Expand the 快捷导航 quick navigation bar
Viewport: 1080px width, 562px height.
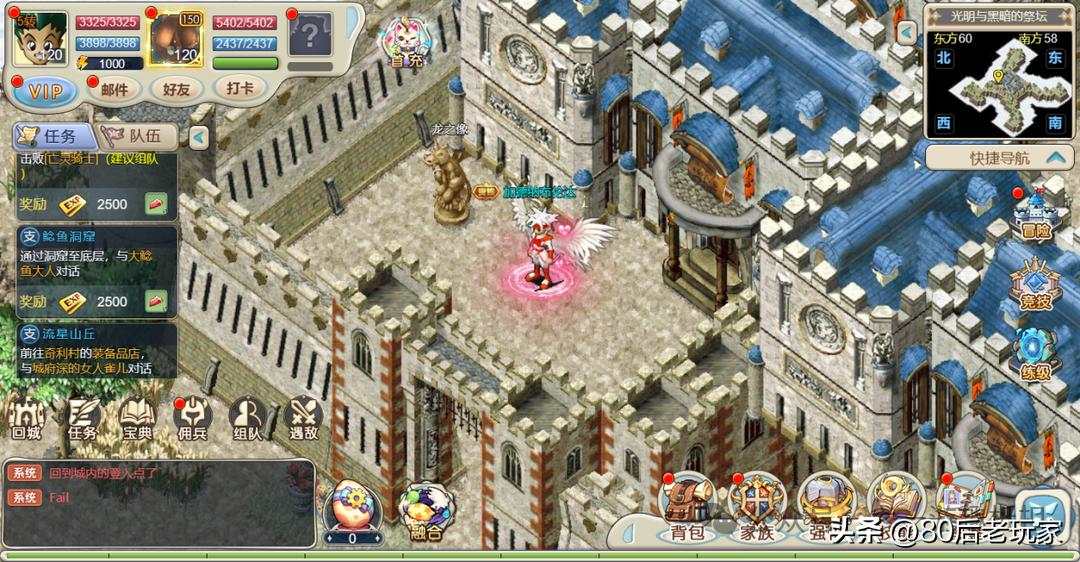pos(1000,158)
